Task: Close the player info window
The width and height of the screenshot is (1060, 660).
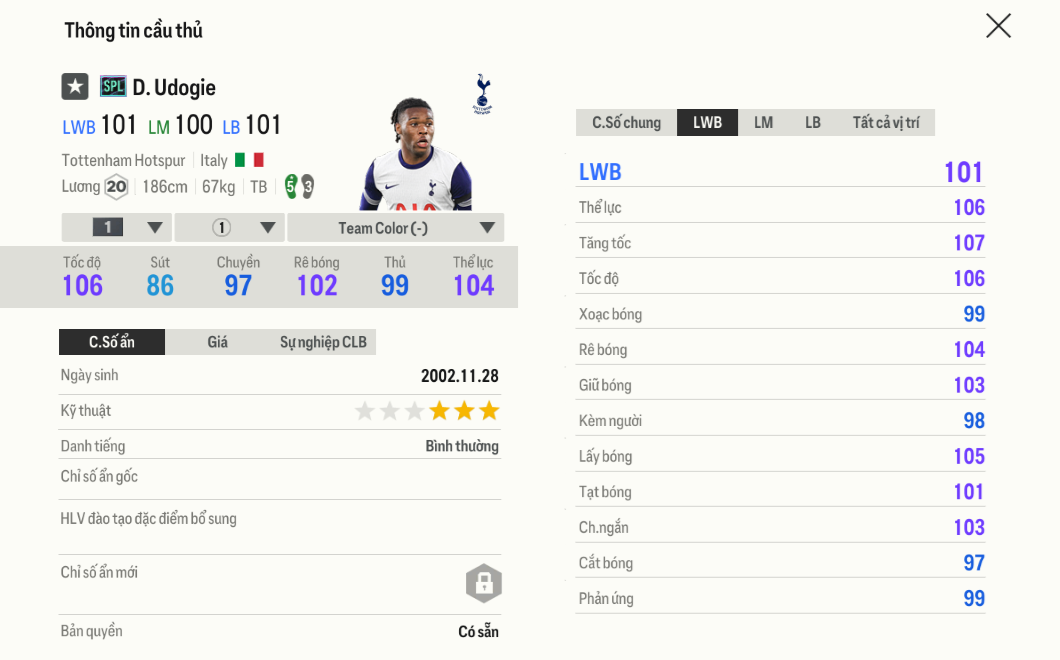Action: 998,26
